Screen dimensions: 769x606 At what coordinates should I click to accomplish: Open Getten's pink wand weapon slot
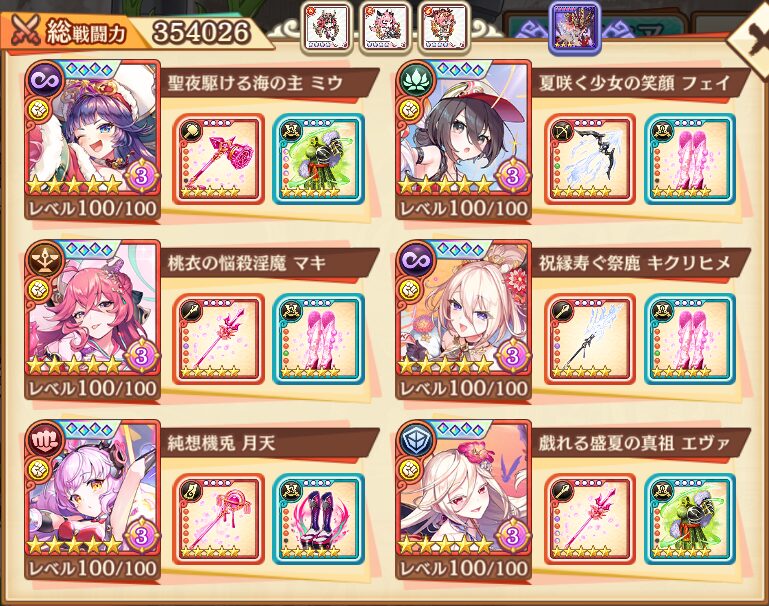[218, 518]
